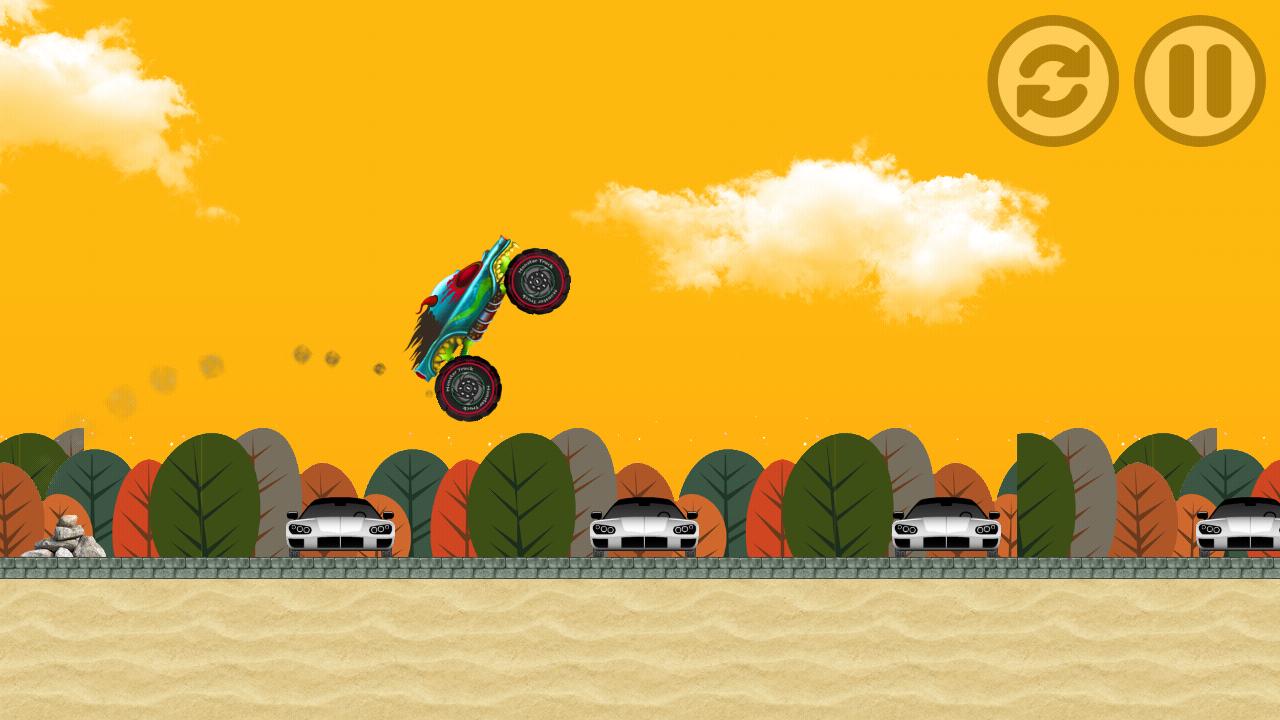This screenshot has height=720, width=1280.
Task: Click the monster truck's rear wheel
Action: pyautogui.click(x=465, y=389)
